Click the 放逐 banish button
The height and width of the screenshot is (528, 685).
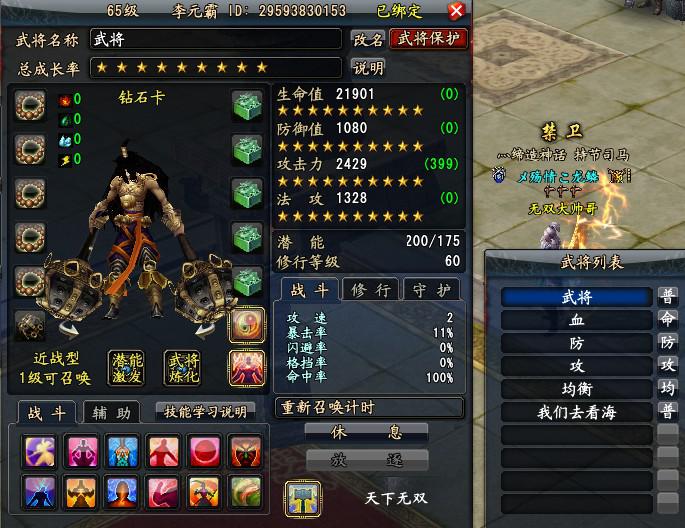click(x=366, y=459)
